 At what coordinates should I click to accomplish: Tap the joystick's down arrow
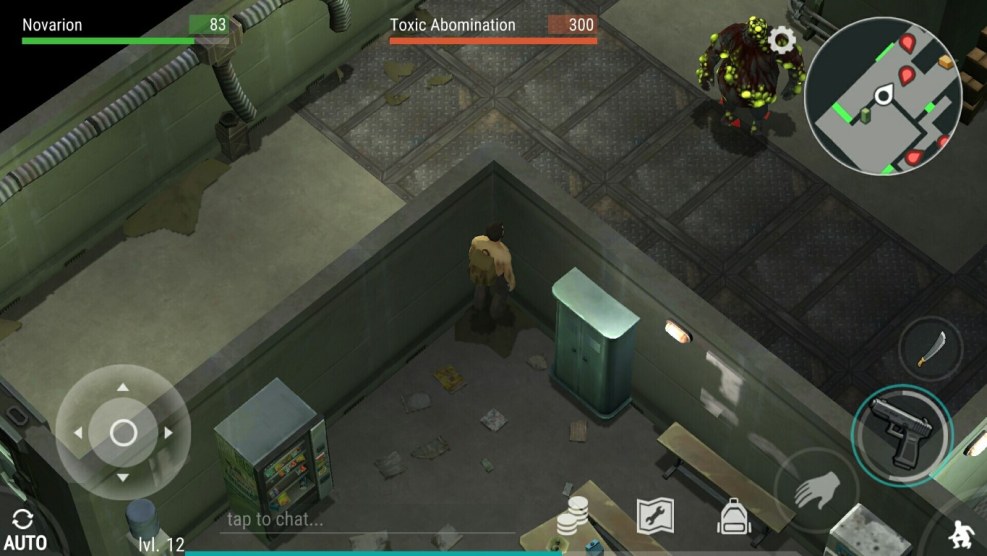123,478
